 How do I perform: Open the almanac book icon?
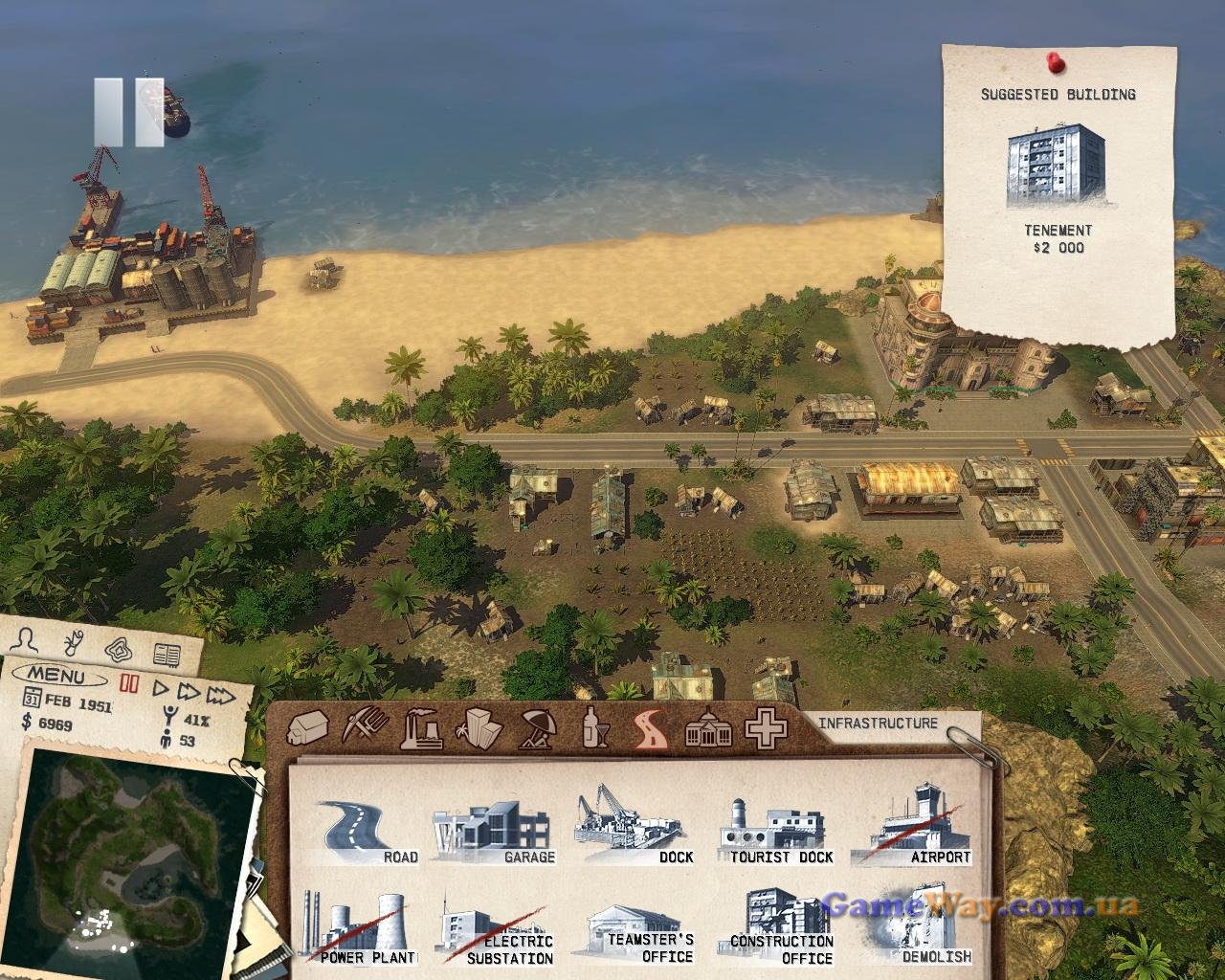(167, 656)
